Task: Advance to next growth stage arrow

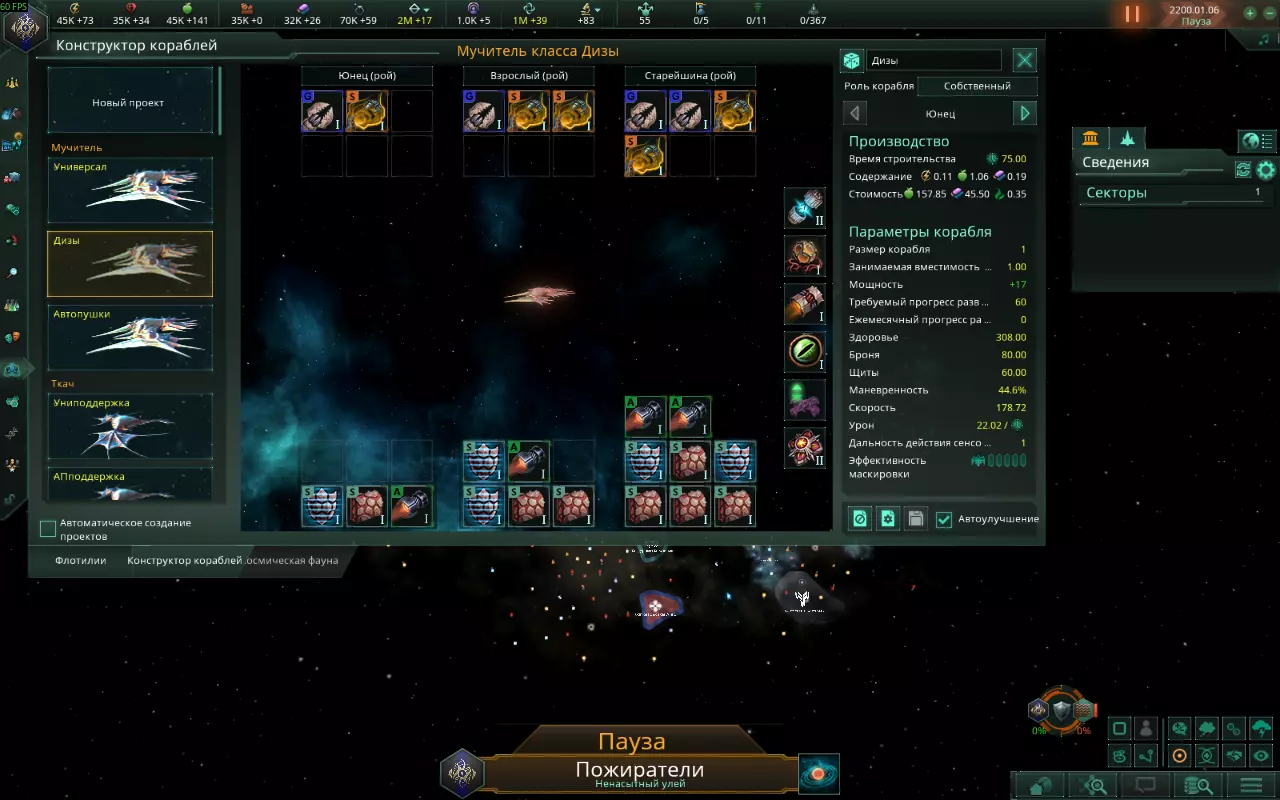Action: coord(1025,113)
